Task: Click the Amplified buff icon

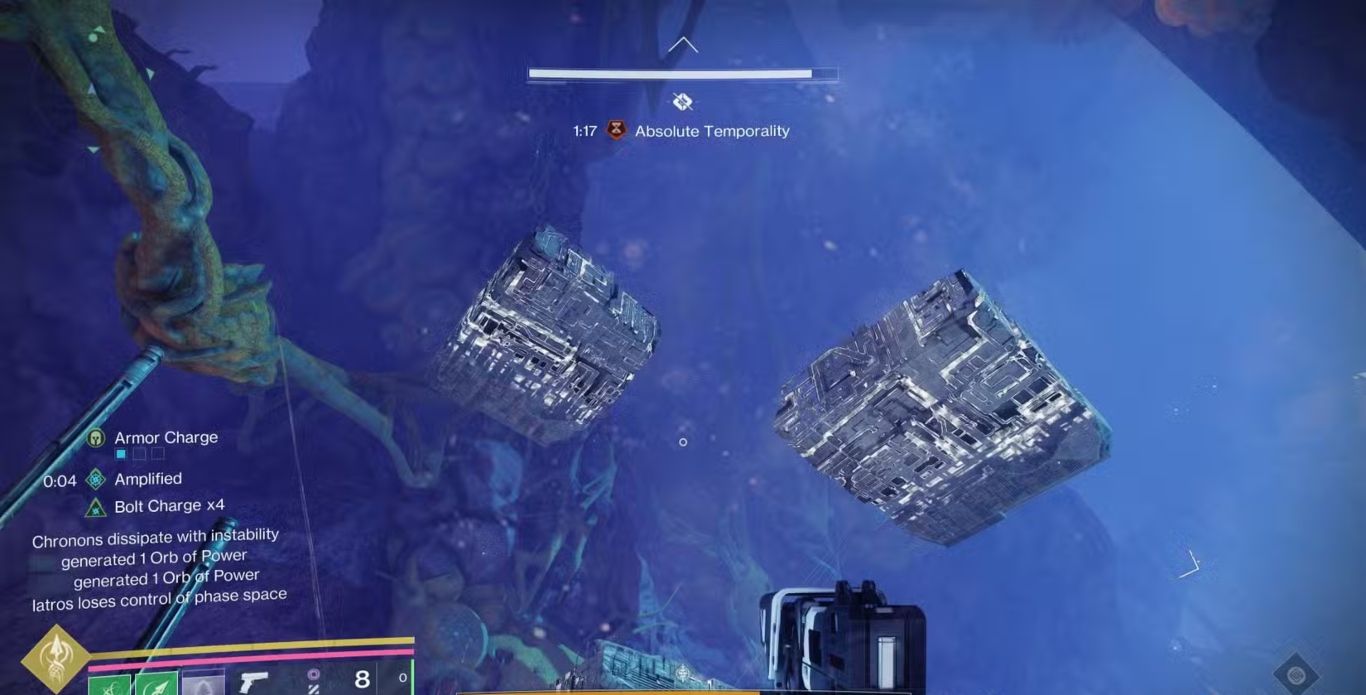Action: pos(96,479)
